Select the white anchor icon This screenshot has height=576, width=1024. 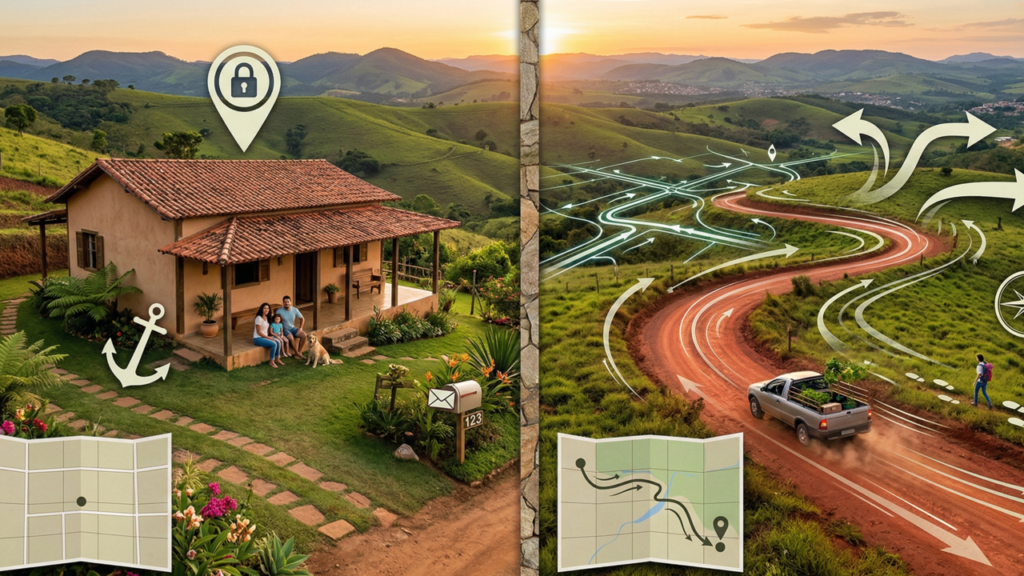pyautogui.click(x=134, y=346)
